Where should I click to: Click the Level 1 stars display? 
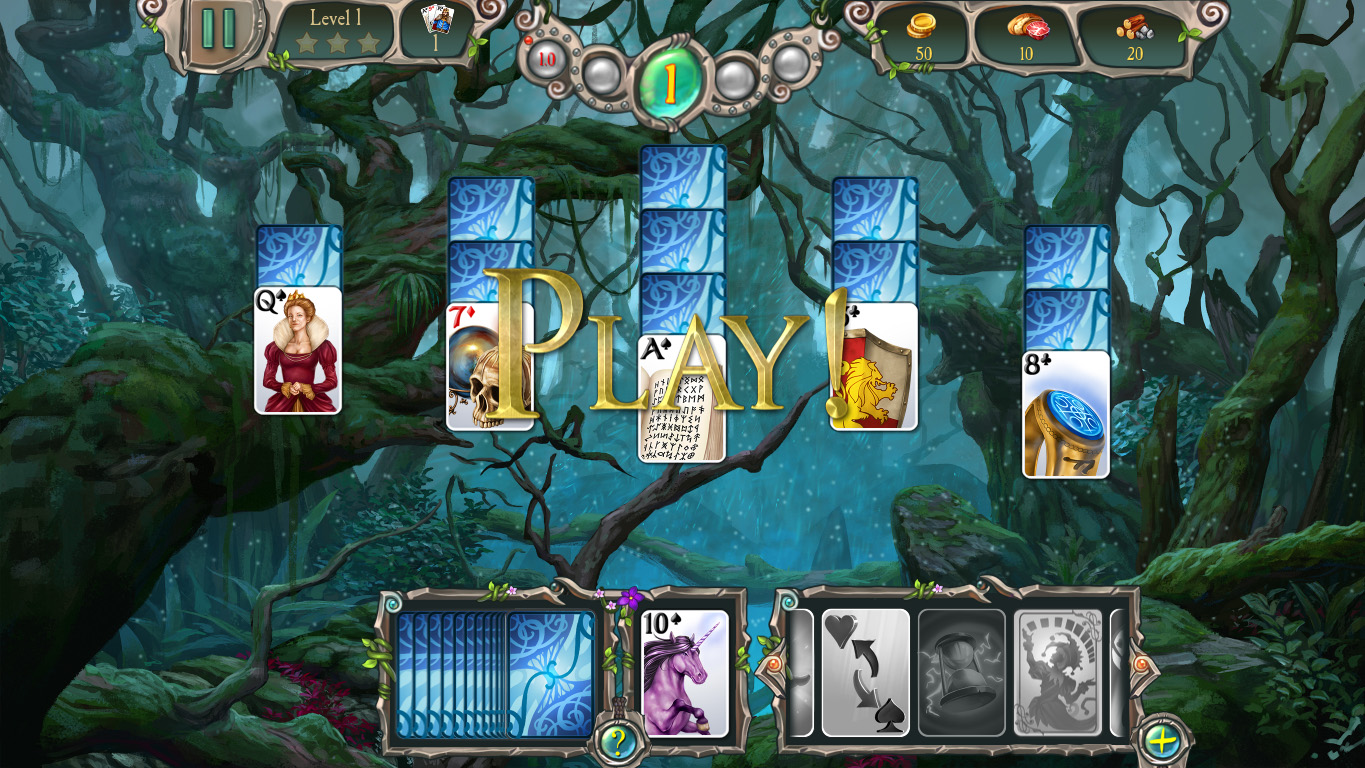point(338,30)
